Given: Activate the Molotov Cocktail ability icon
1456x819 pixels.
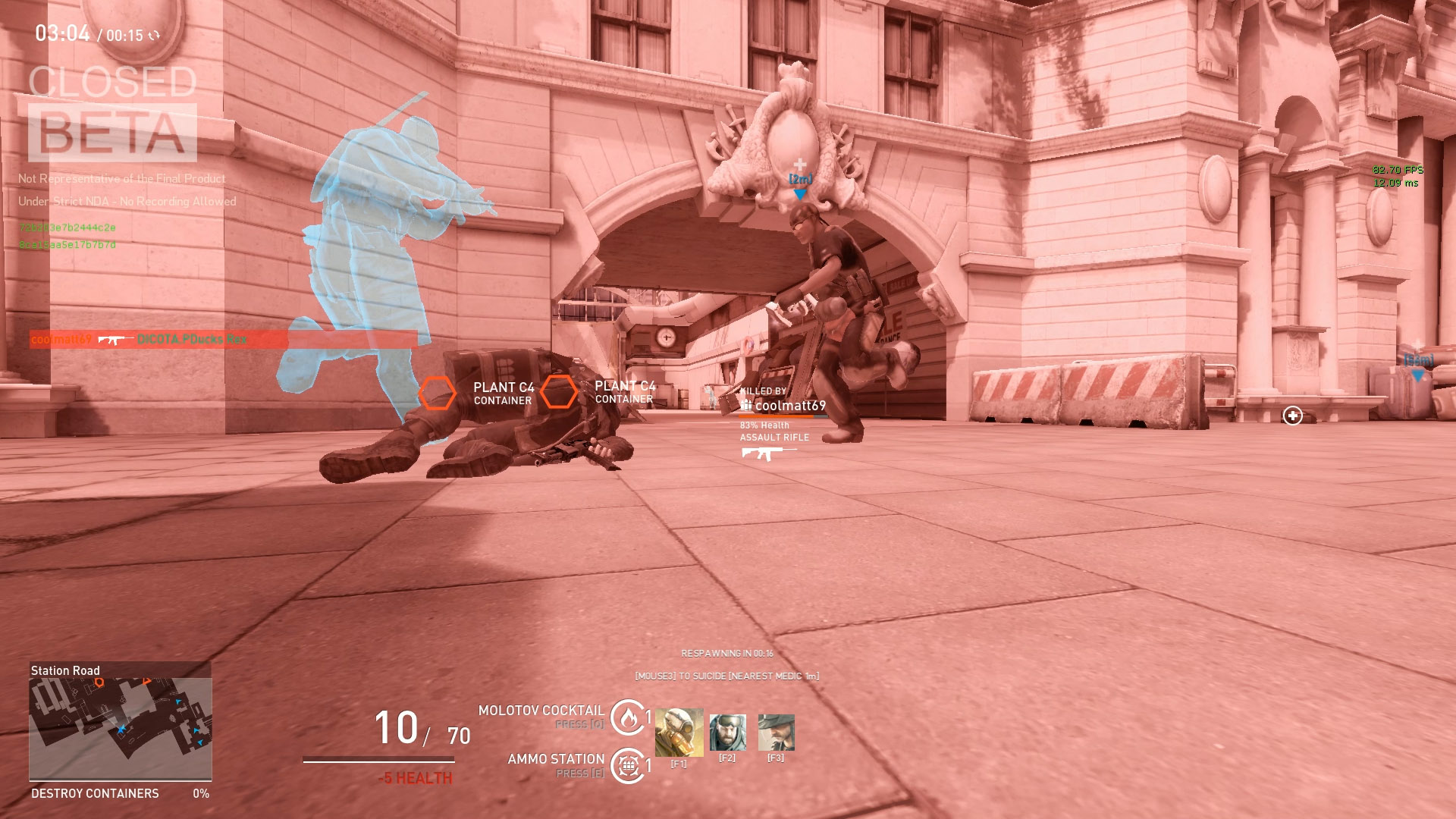Looking at the screenshot, I should click(628, 717).
